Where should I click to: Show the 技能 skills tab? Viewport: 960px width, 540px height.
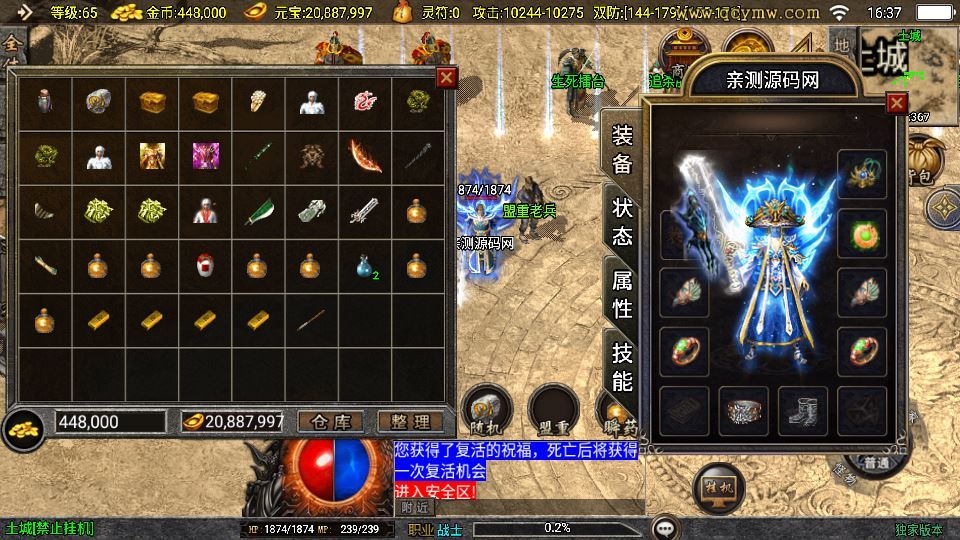[622, 366]
